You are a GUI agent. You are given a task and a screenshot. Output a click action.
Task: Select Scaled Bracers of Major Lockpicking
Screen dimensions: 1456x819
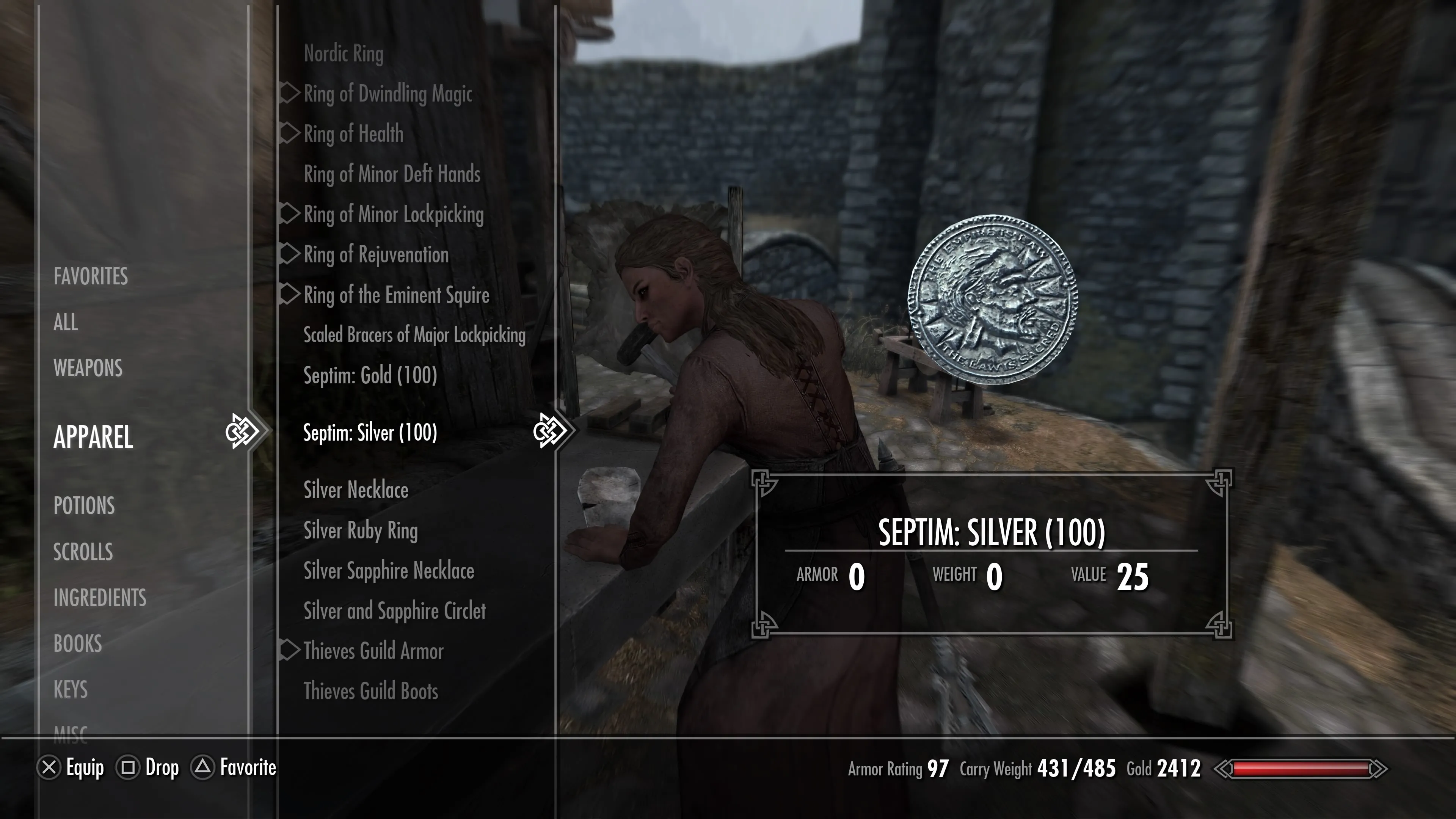pyautogui.click(x=414, y=335)
